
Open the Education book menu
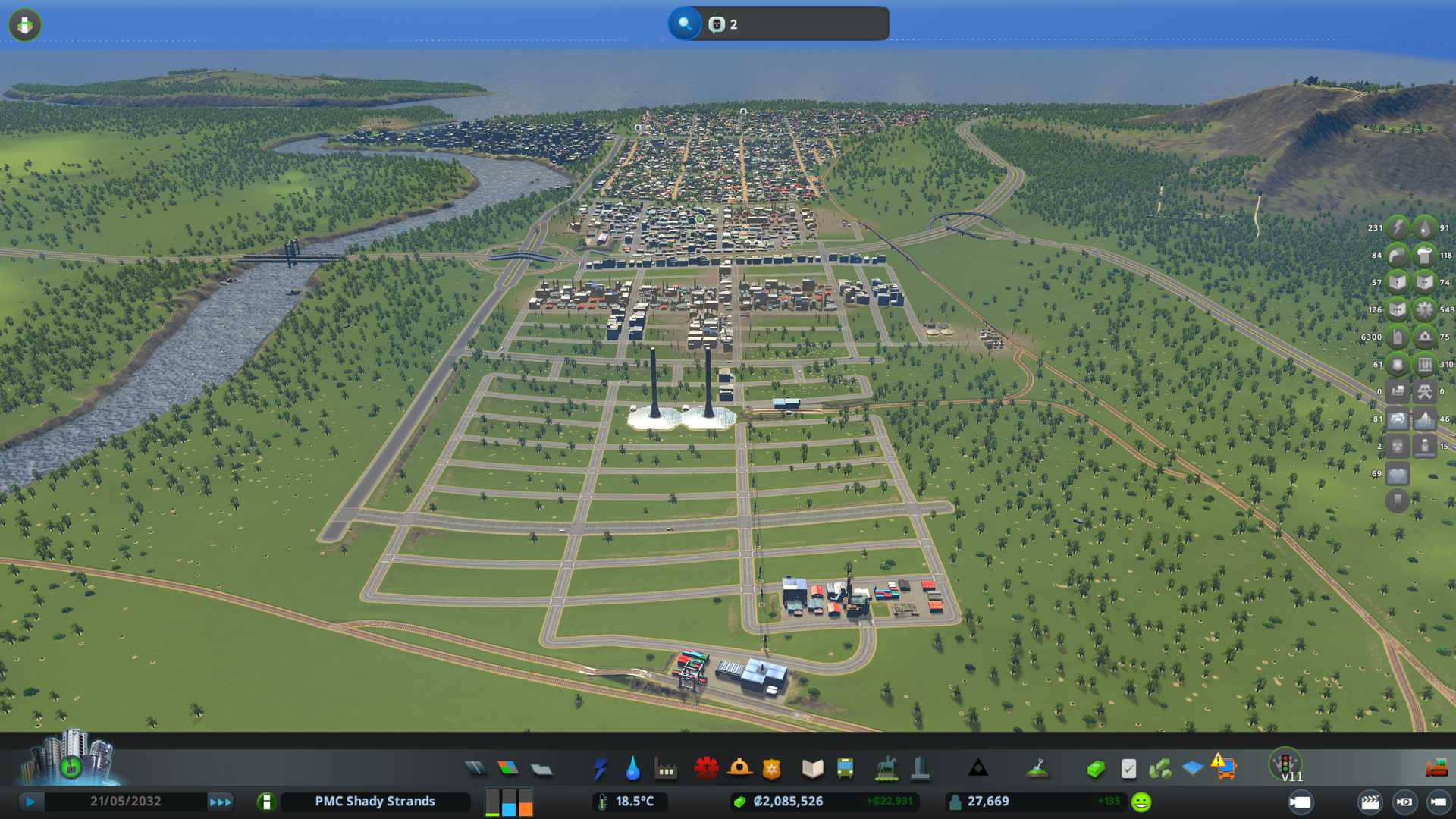click(812, 769)
